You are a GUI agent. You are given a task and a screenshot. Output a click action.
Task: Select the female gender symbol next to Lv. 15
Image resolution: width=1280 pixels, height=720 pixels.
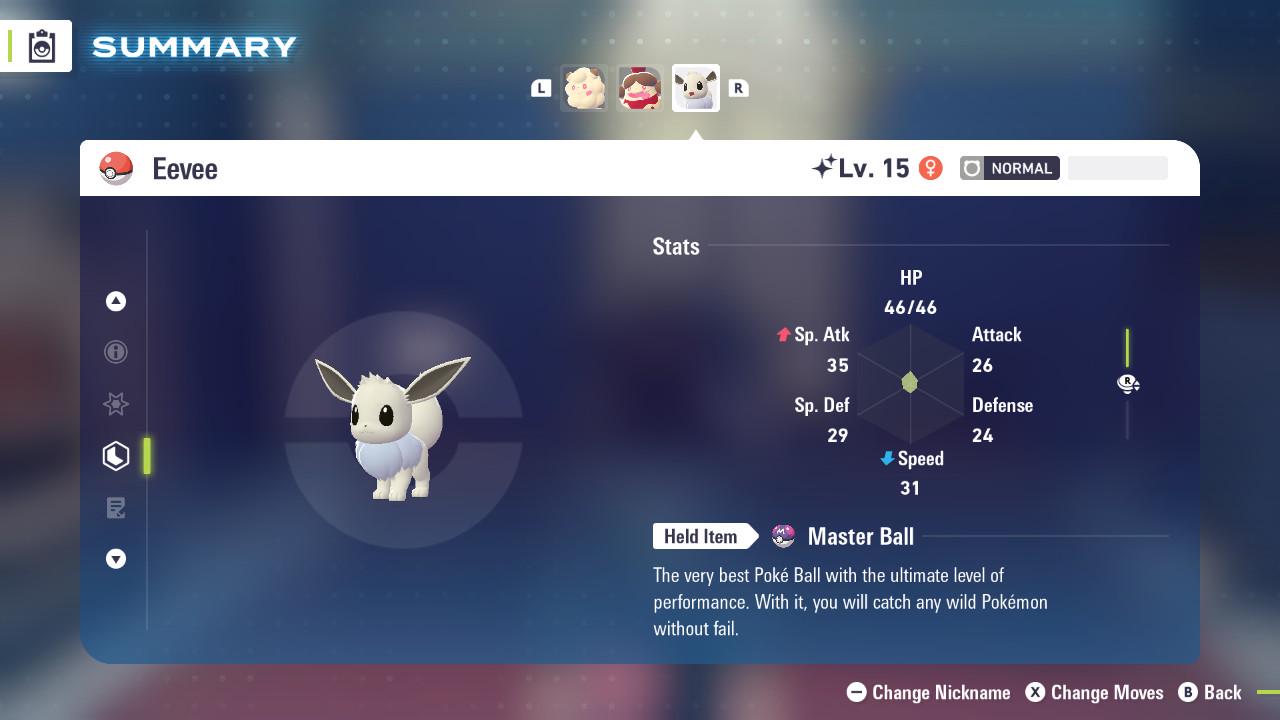pyautogui.click(x=931, y=168)
